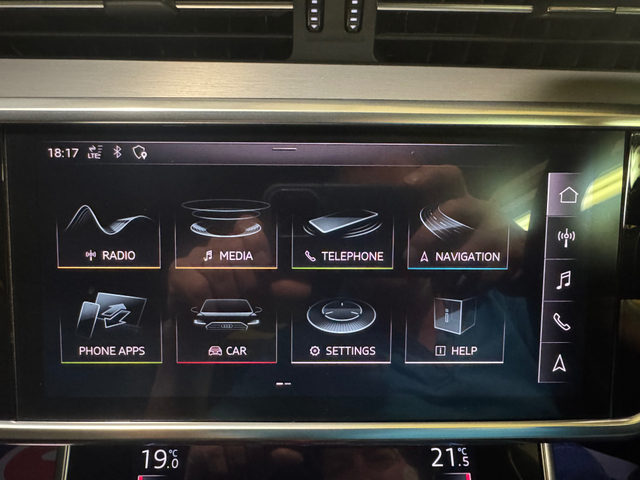Select the radio antenna sidebar shortcut
Viewport: 640px width, 480px height.
click(x=567, y=238)
